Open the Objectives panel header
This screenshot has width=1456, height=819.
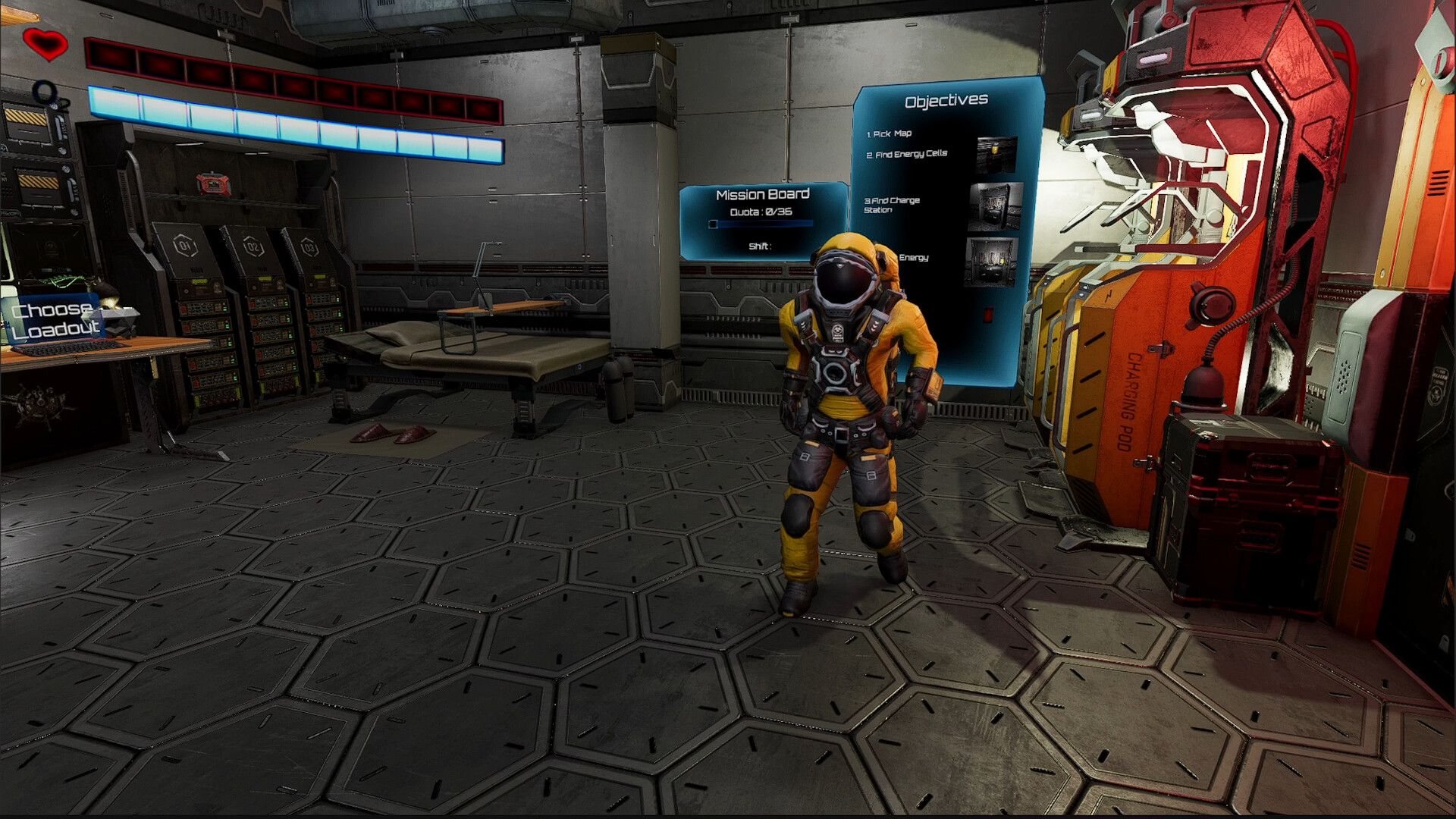(x=945, y=99)
